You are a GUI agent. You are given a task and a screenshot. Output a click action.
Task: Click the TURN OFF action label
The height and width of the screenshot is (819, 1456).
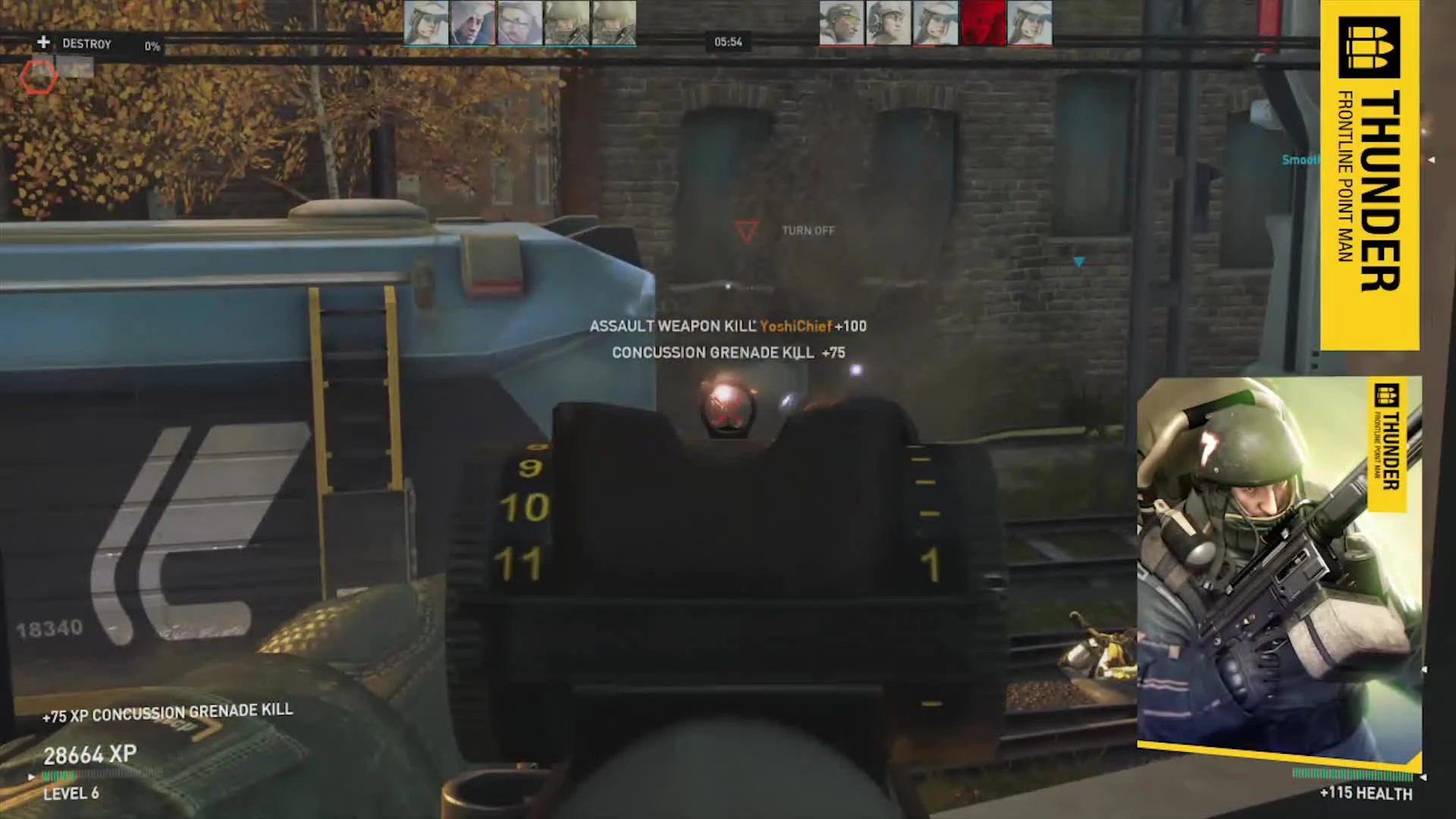click(x=808, y=230)
